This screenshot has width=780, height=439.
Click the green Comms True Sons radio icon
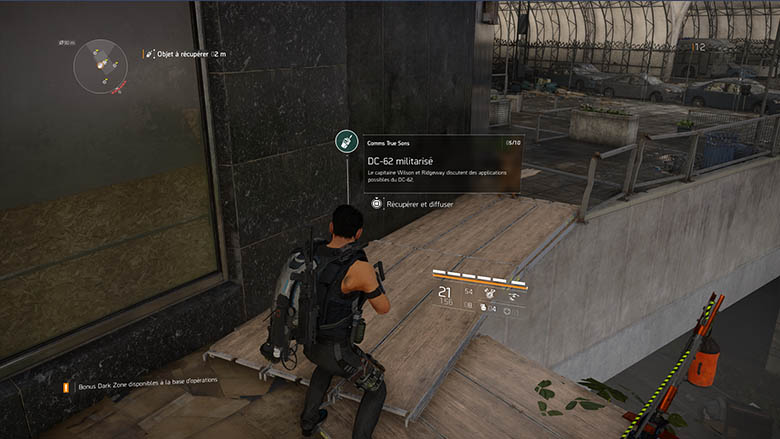(346, 142)
